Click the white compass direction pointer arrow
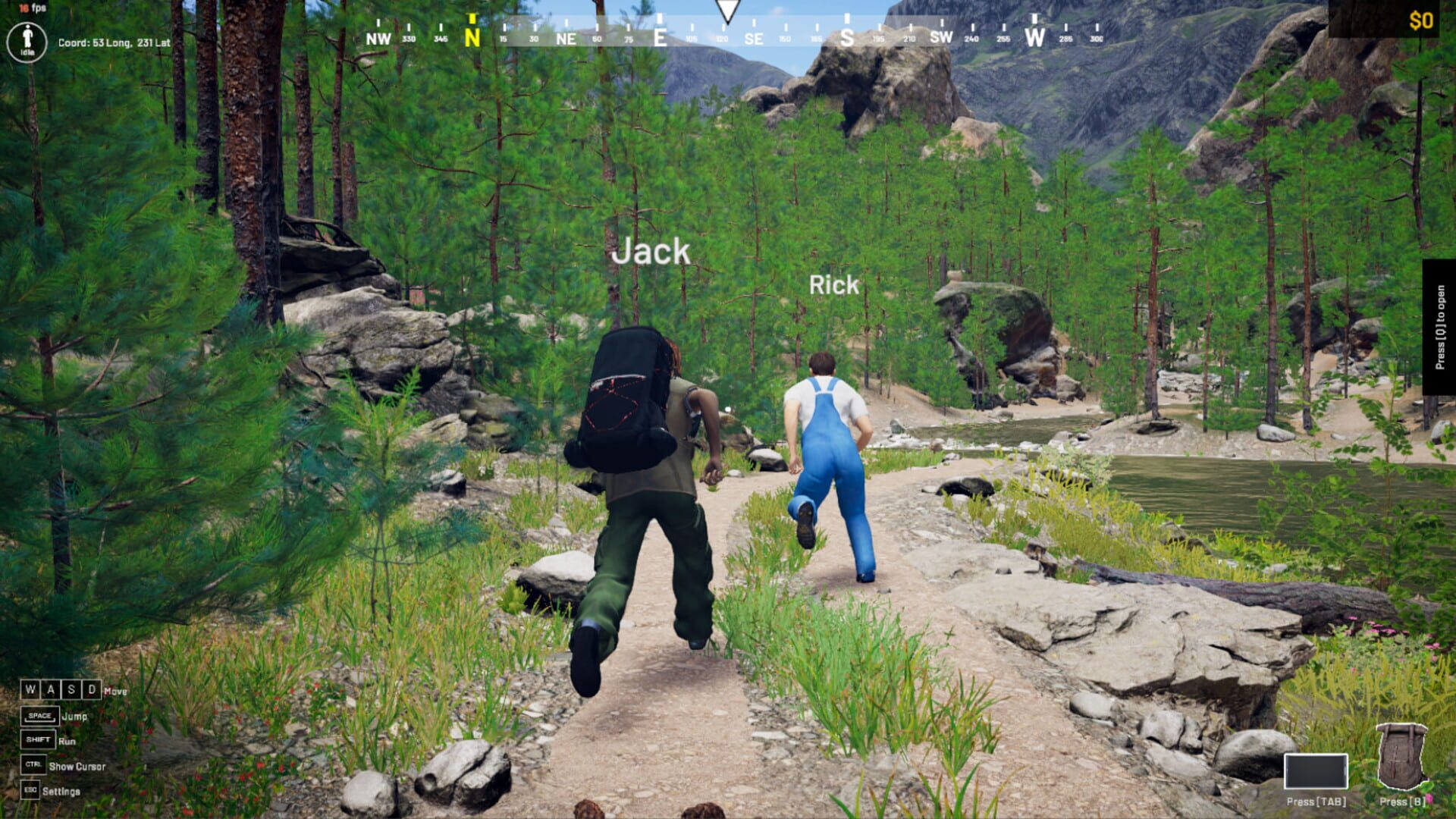 click(728, 10)
